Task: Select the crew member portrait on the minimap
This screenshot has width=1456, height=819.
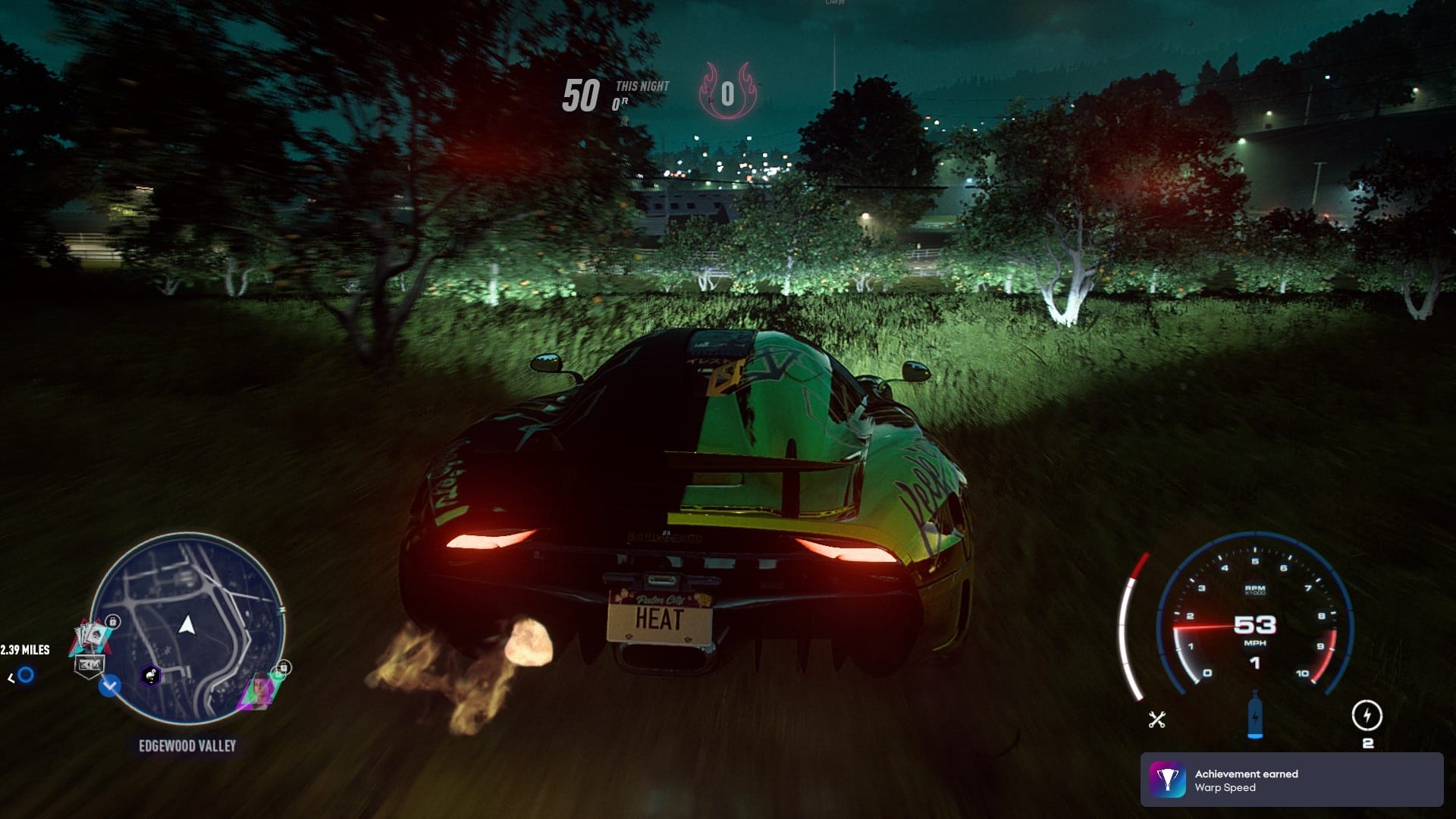Action: point(260,689)
